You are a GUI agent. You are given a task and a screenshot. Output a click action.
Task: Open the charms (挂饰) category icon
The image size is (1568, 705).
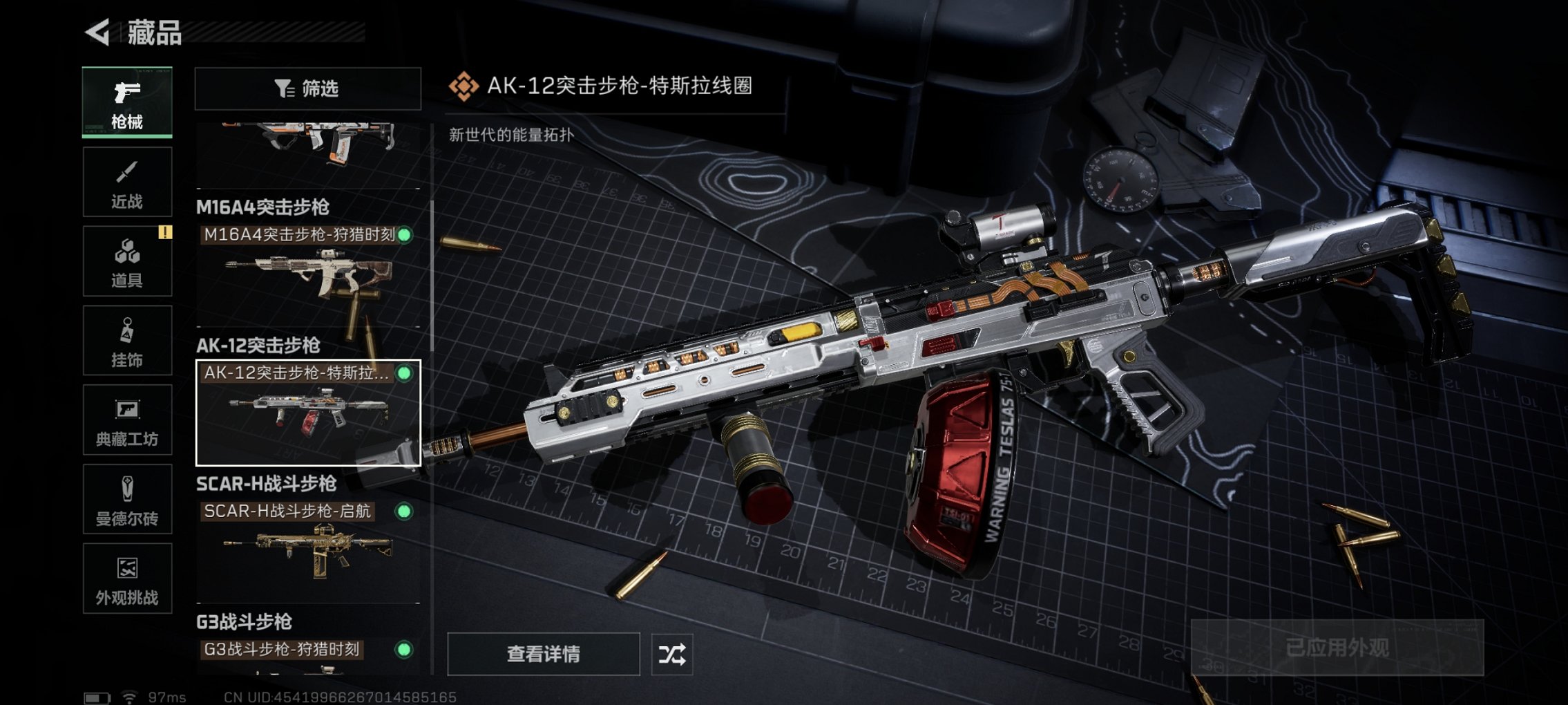tap(127, 341)
